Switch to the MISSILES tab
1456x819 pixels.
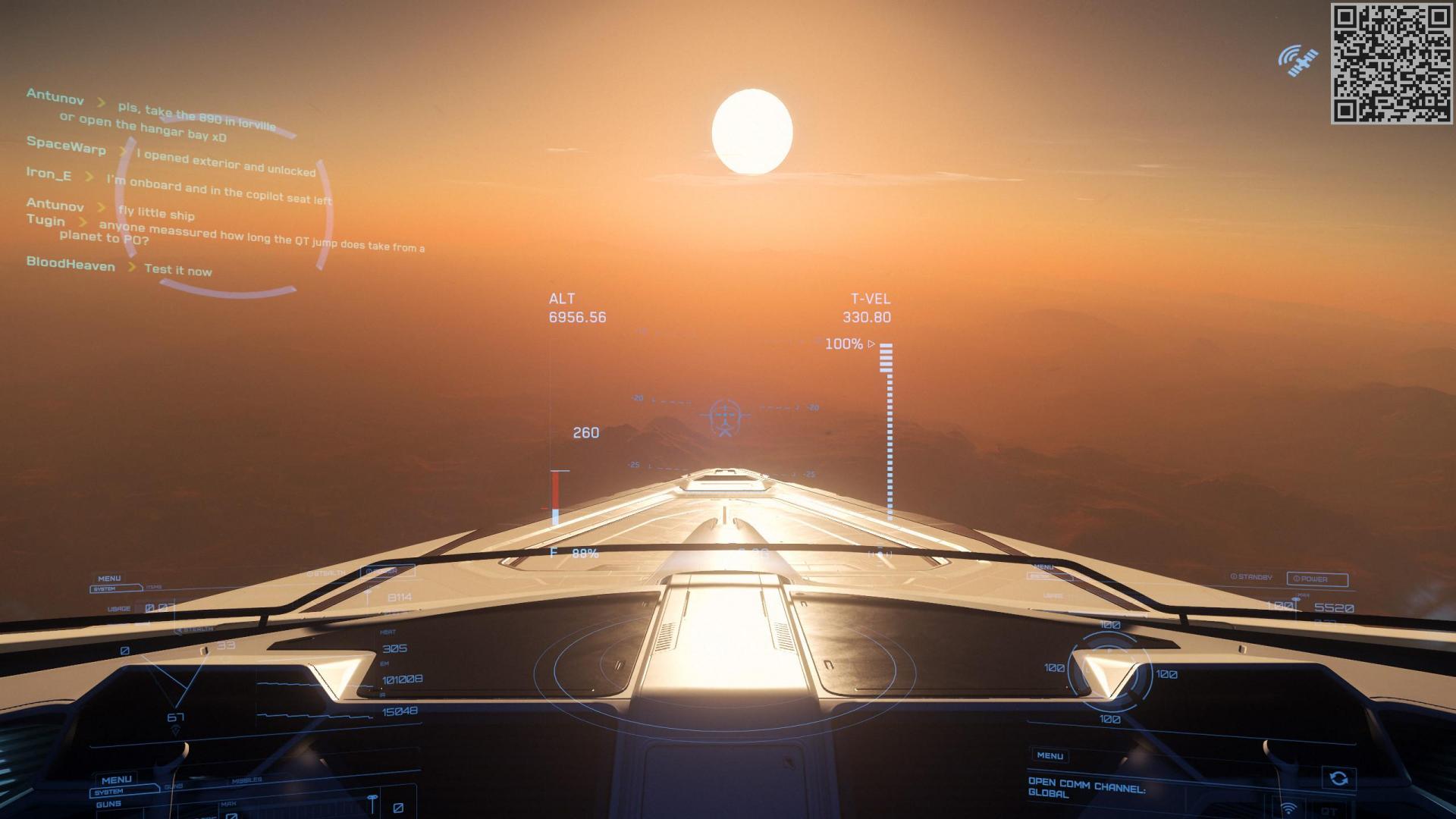pos(248,779)
